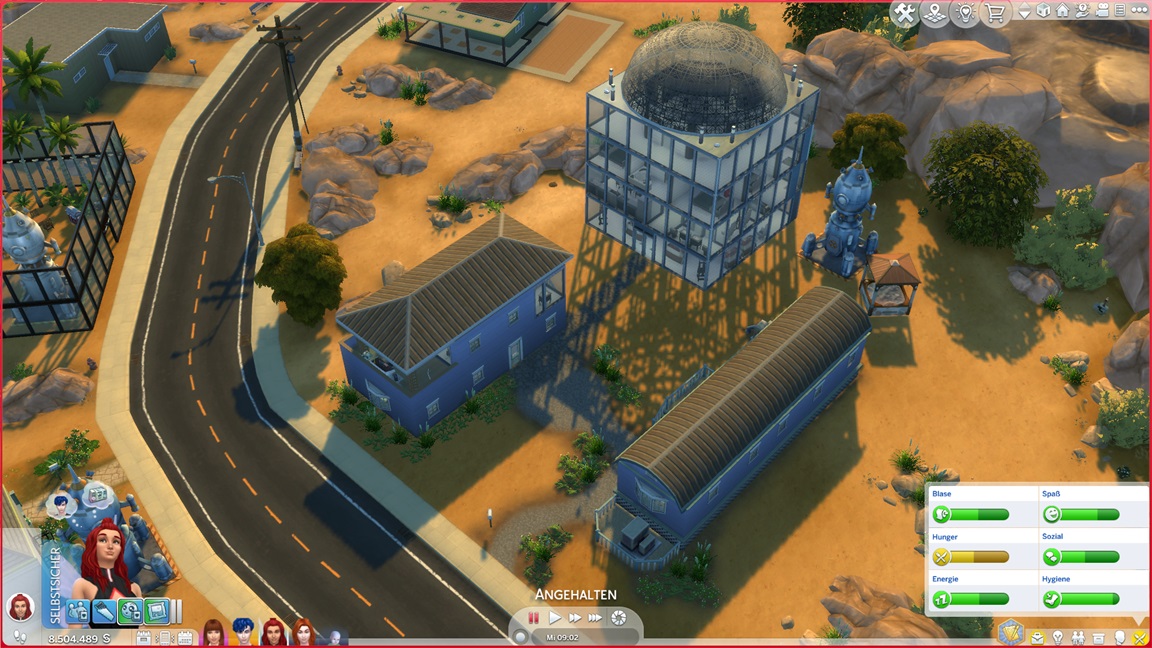Viewport: 1152px width, 648px height.
Task: Open the map view with the location pin
Action: click(935, 13)
